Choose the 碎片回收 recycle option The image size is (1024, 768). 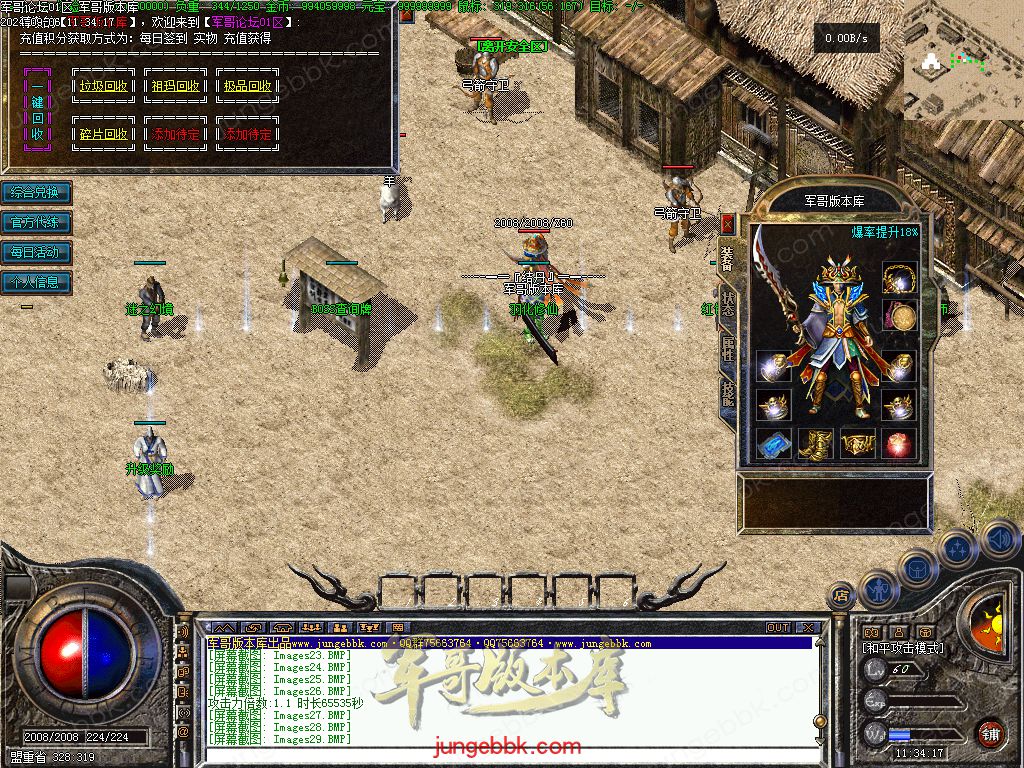104,134
